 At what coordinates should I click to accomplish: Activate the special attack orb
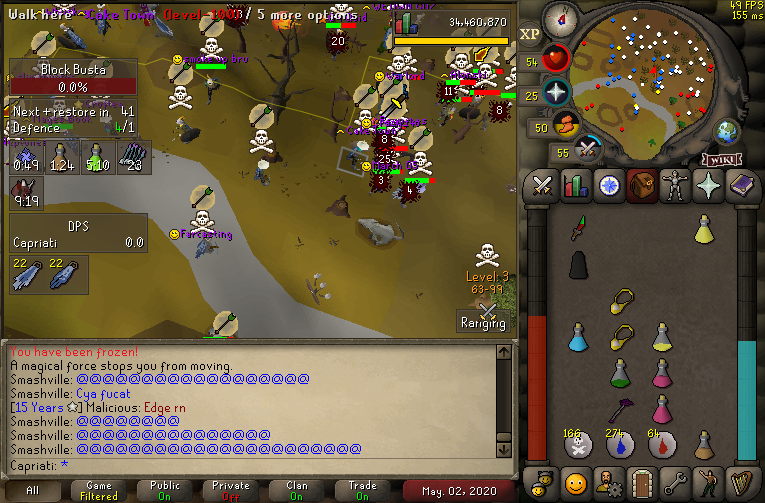point(588,150)
